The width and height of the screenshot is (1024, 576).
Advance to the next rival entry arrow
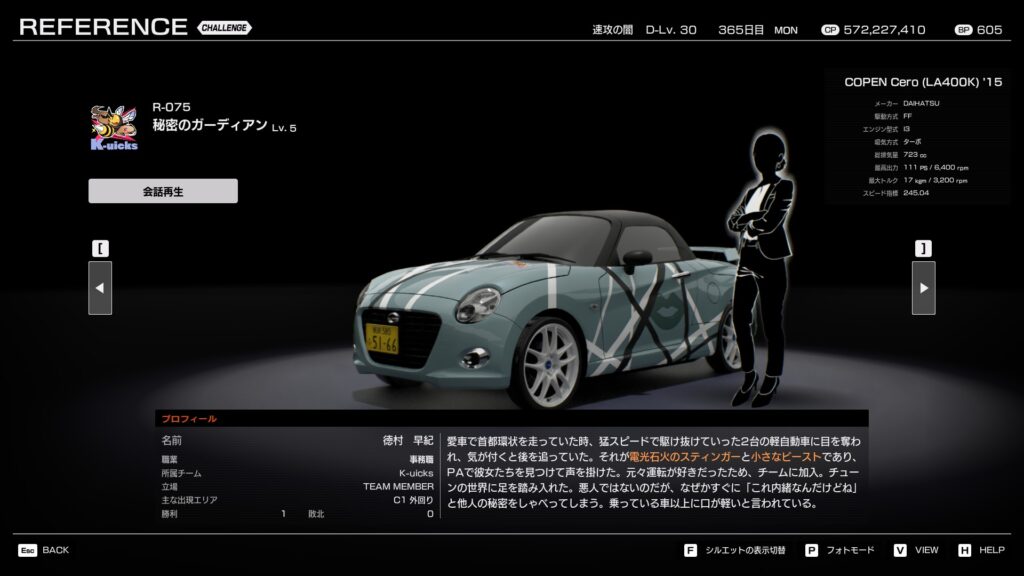click(x=923, y=288)
